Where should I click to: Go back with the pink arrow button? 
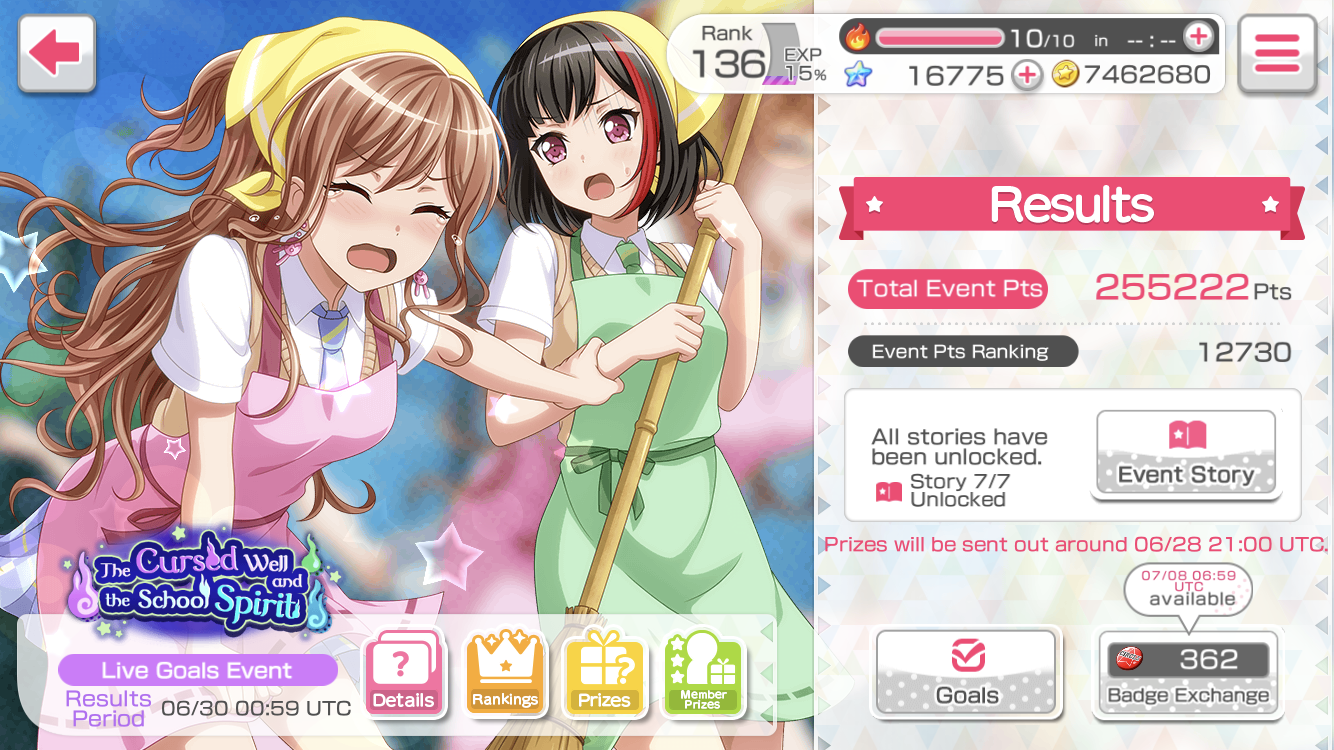point(57,53)
